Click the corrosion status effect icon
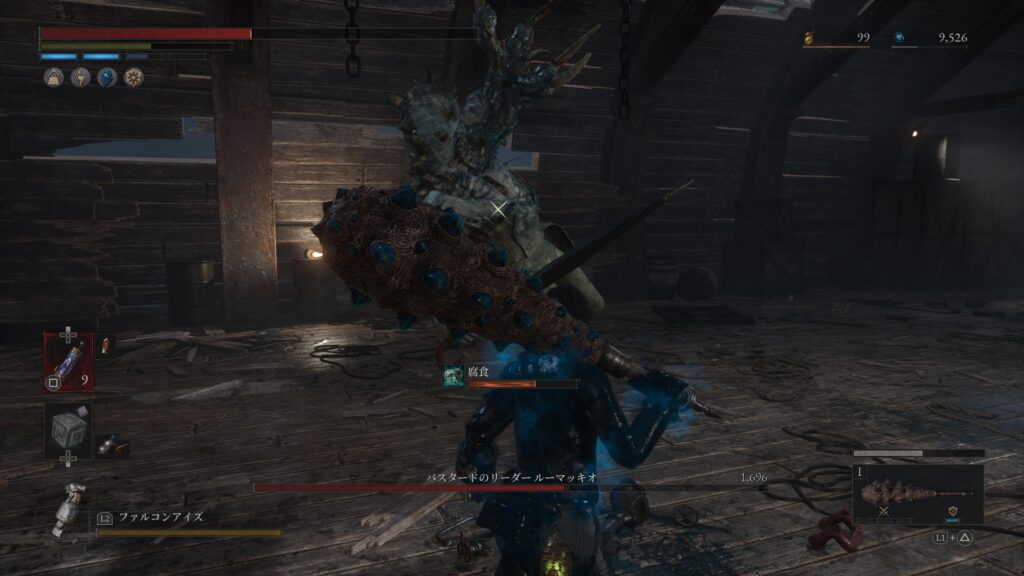The height and width of the screenshot is (576, 1024). point(453,375)
